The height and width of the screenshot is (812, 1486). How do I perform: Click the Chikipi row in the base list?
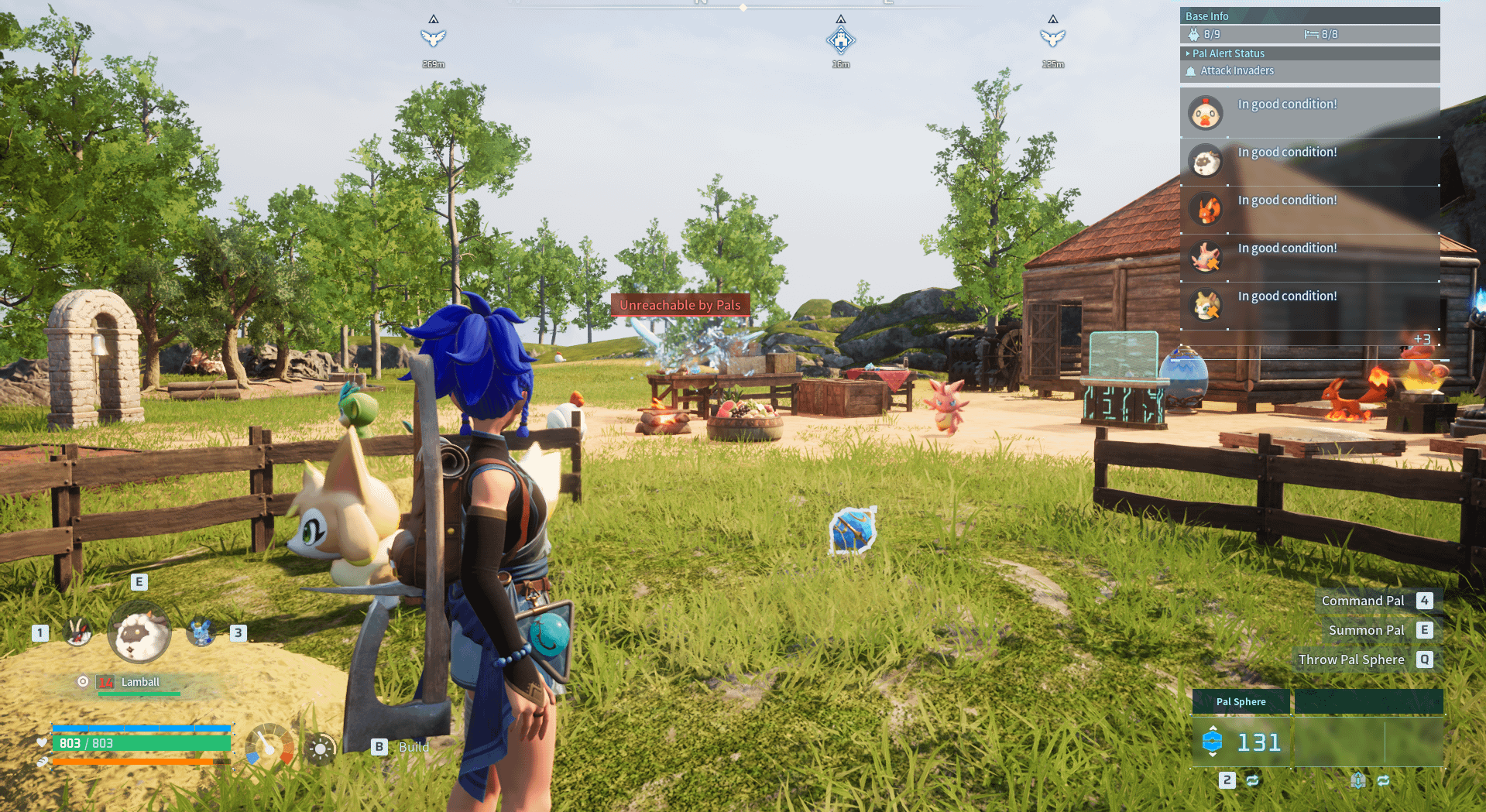[x=1309, y=113]
